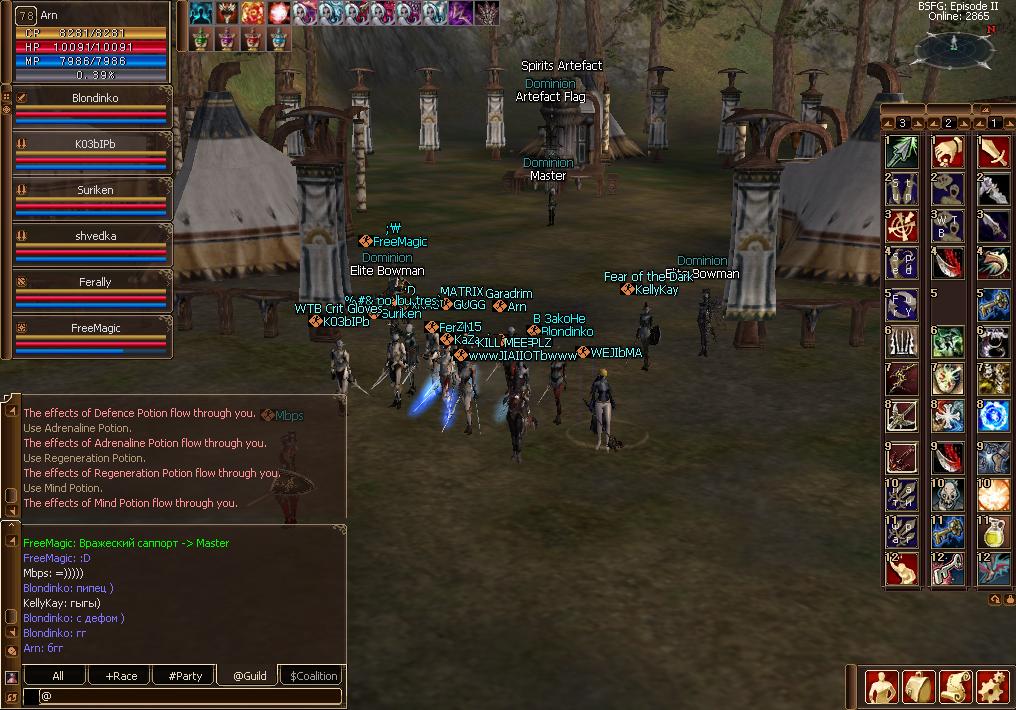Use the sword attack skill icon
The image size is (1016, 710).
coord(993,153)
